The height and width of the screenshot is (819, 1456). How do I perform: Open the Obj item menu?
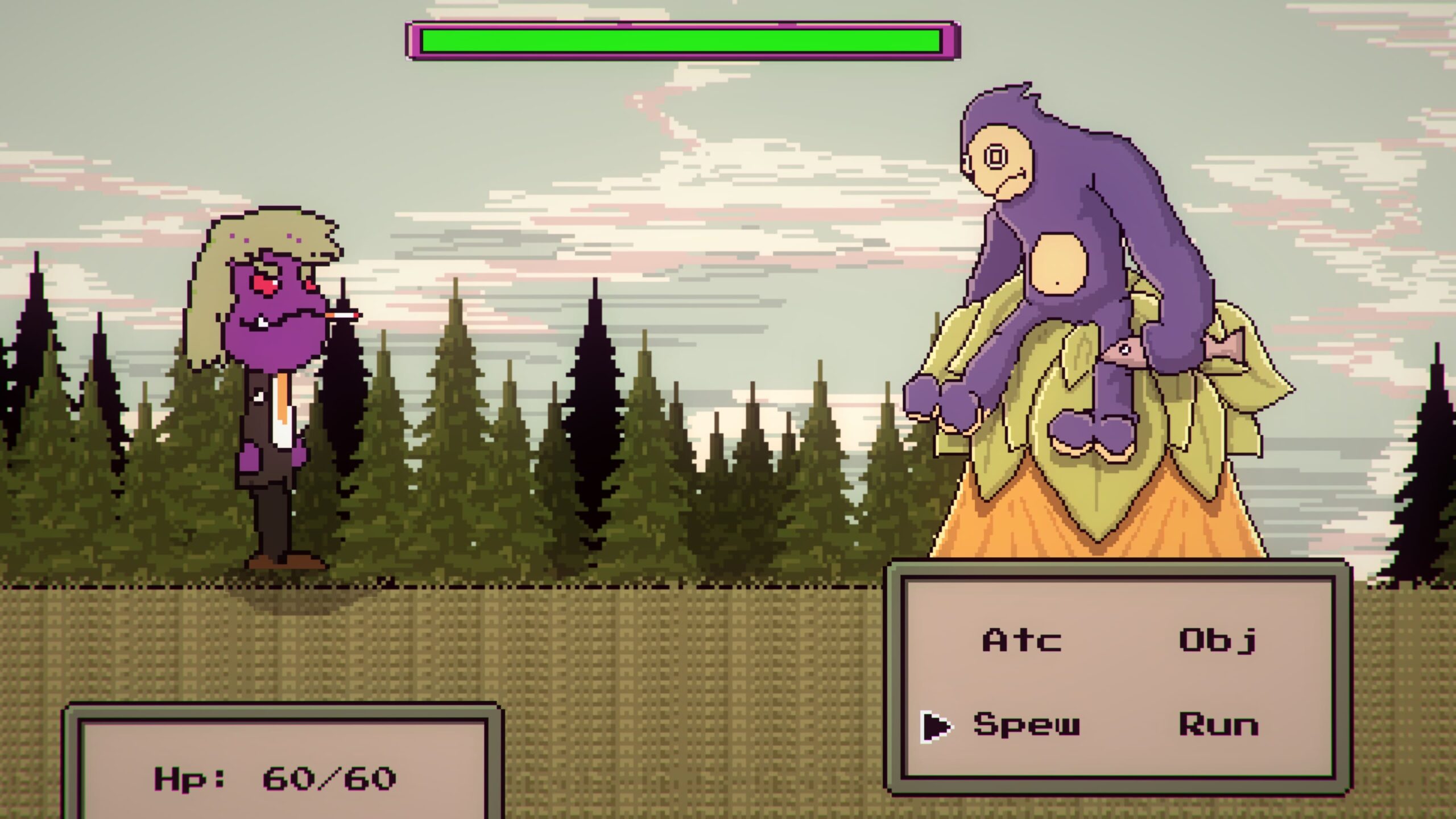point(1217,642)
